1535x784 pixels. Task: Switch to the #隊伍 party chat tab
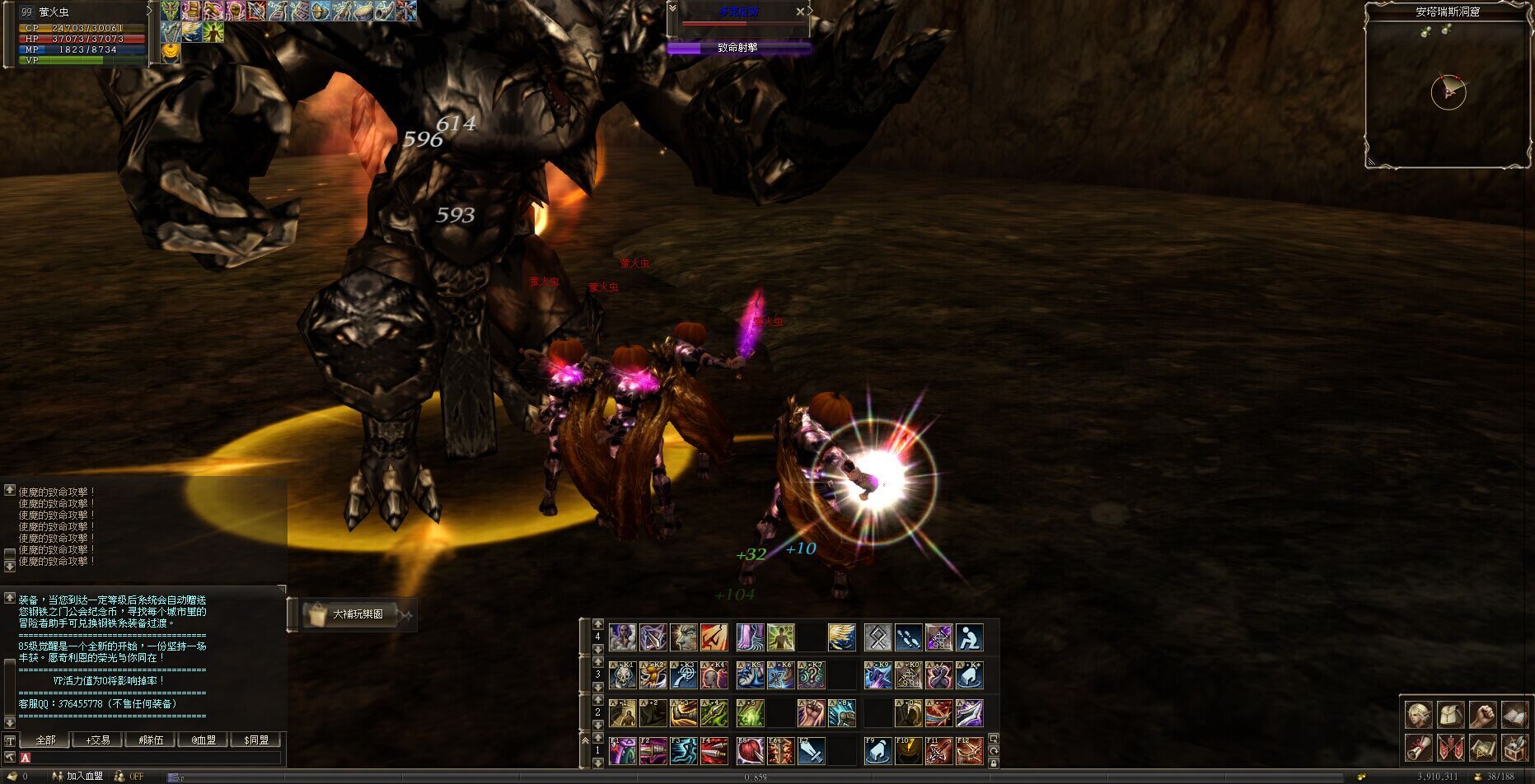point(151,740)
